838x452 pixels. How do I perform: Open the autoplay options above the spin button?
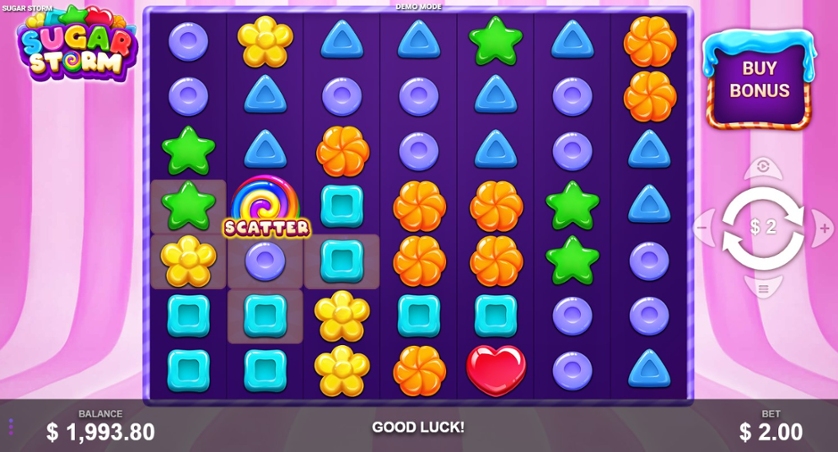point(763,166)
